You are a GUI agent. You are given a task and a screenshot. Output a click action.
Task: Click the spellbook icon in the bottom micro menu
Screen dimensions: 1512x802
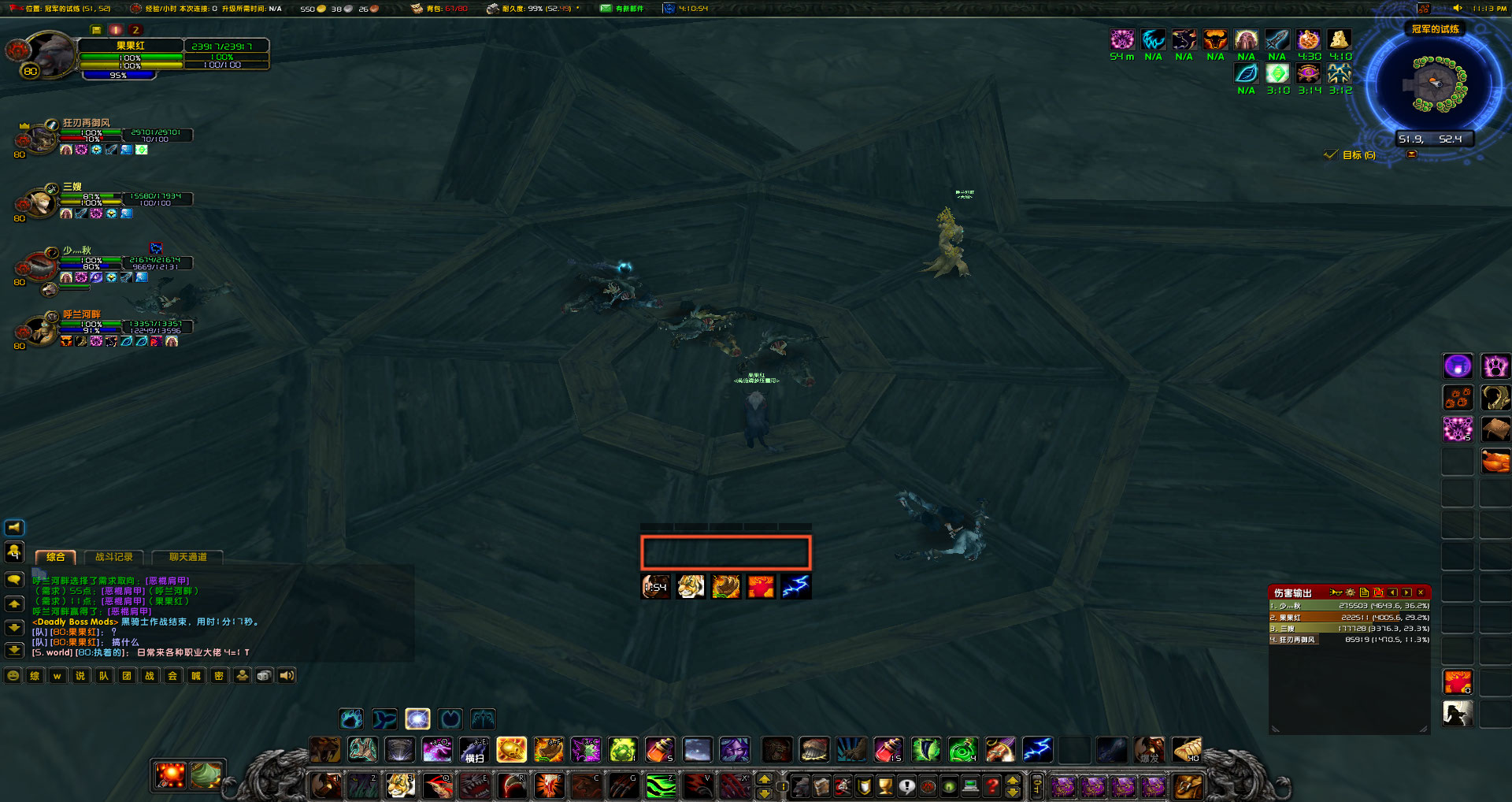pos(821,786)
